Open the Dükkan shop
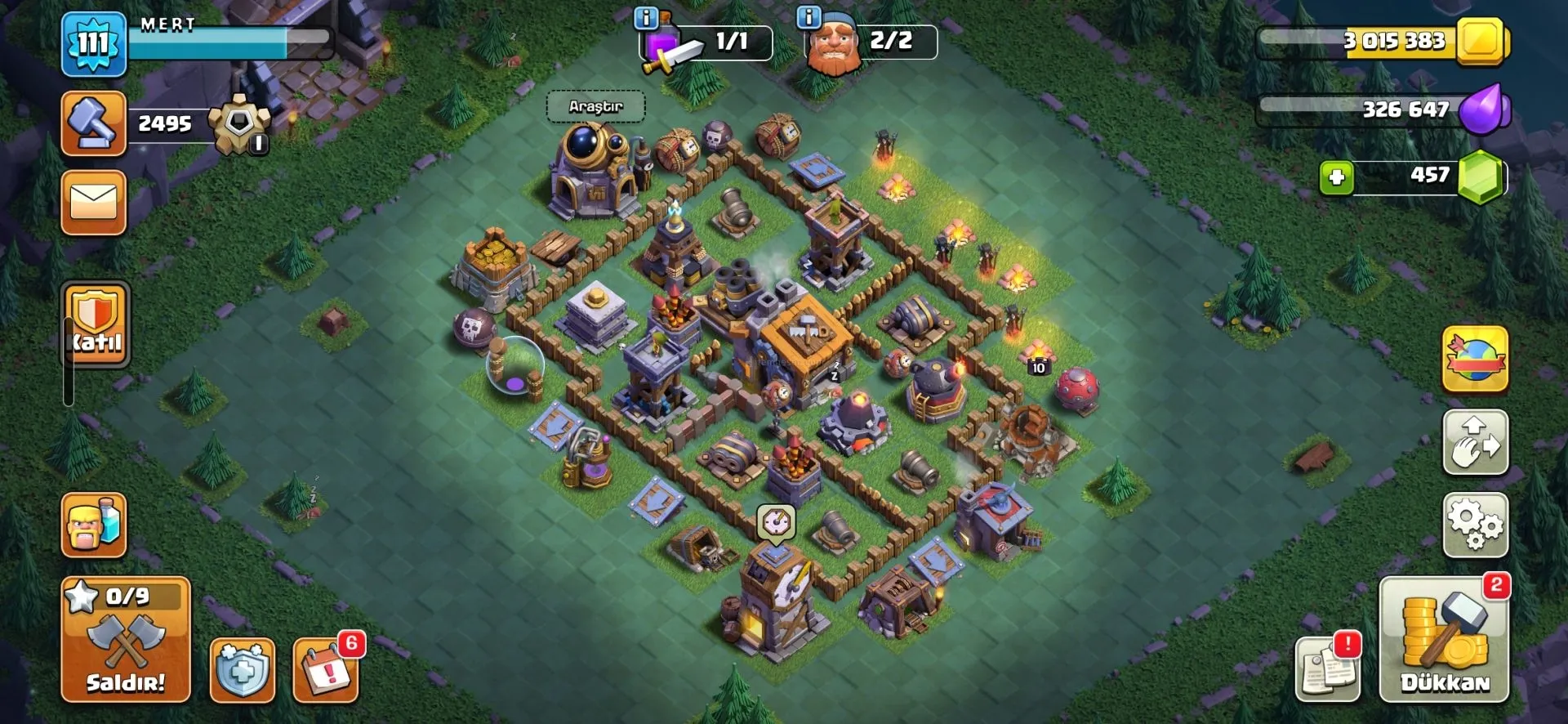 pyautogui.click(x=1444, y=640)
